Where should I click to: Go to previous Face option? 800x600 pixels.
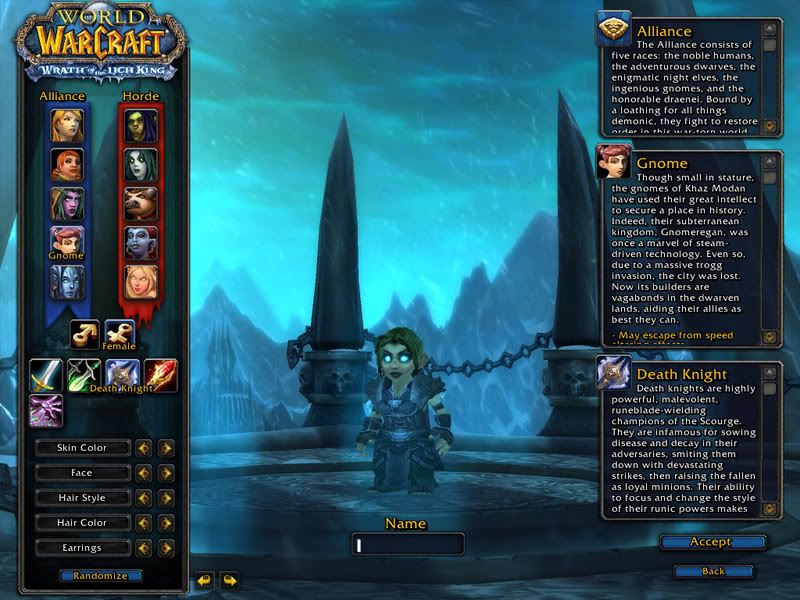[x=144, y=473]
